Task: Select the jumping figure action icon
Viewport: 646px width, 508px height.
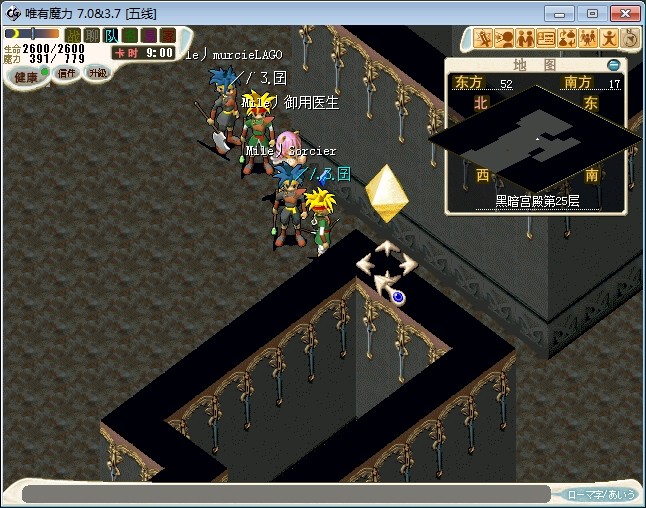Action: [609, 39]
